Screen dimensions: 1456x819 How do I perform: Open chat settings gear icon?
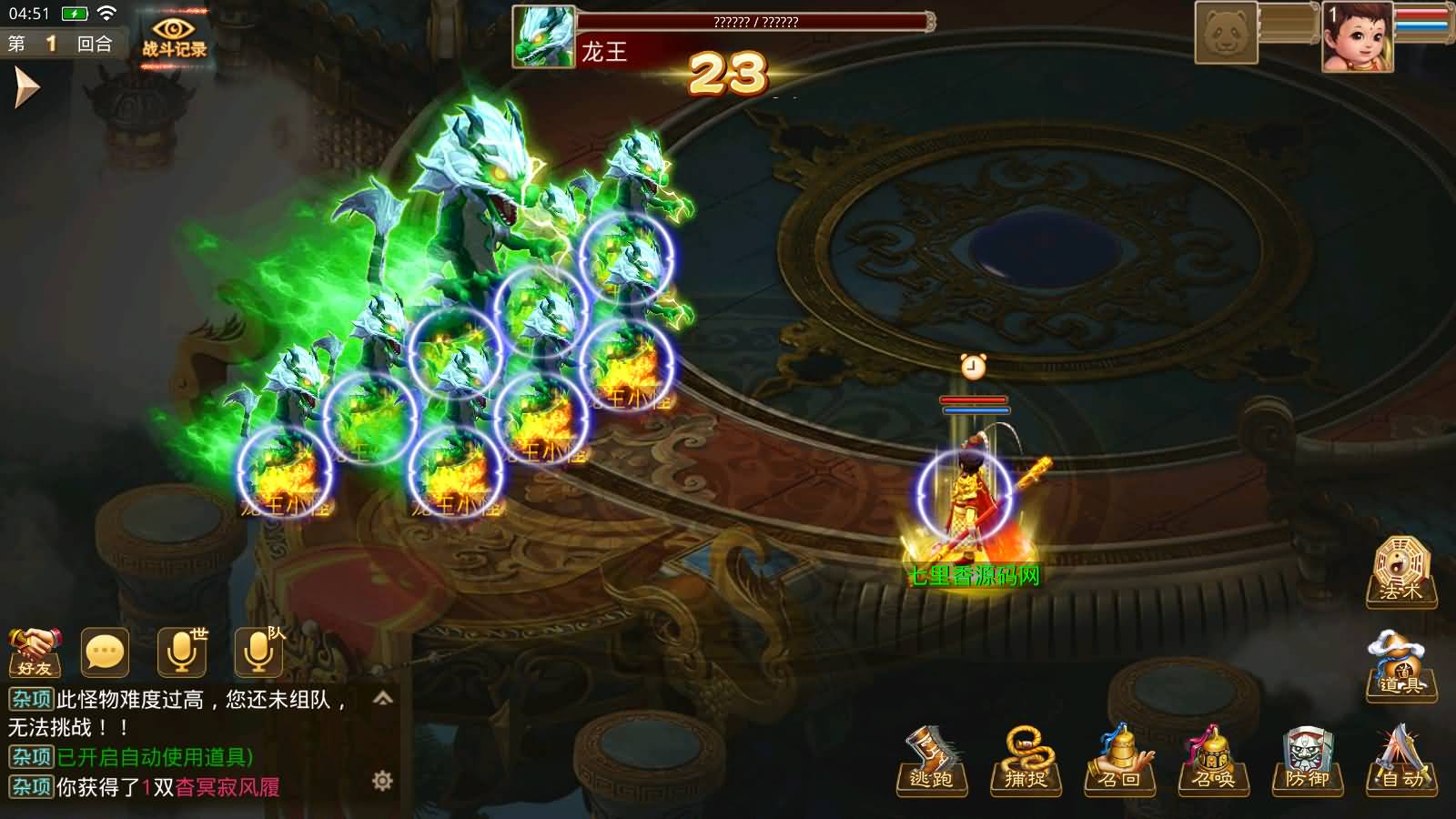tap(383, 781)
